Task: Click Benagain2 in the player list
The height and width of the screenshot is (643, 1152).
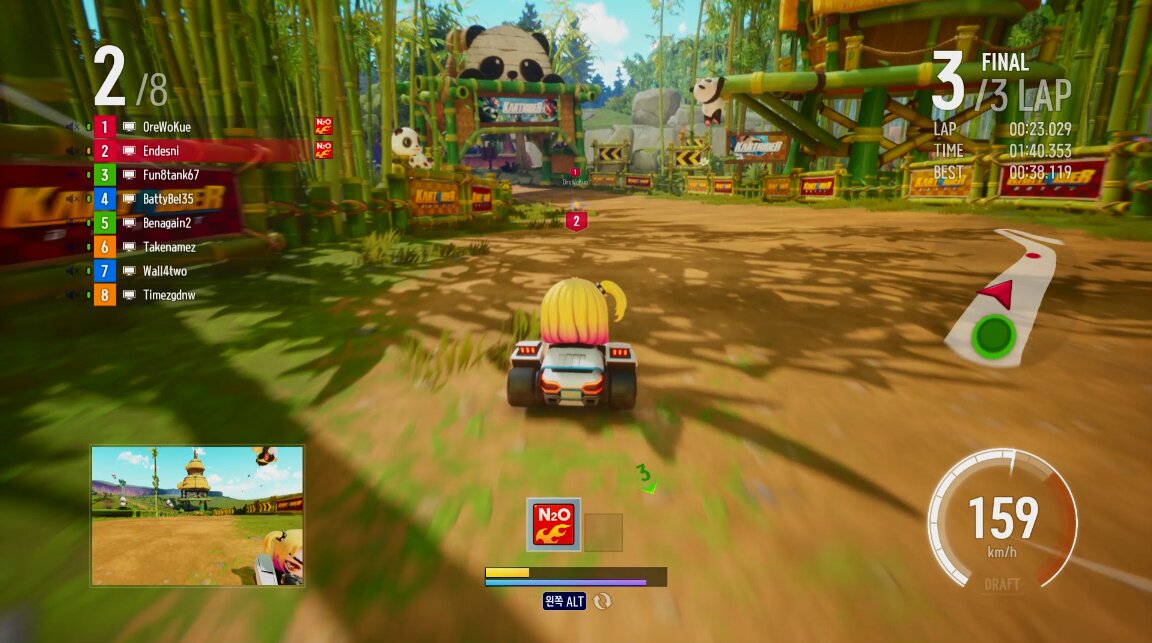Action: pos(166,223)
